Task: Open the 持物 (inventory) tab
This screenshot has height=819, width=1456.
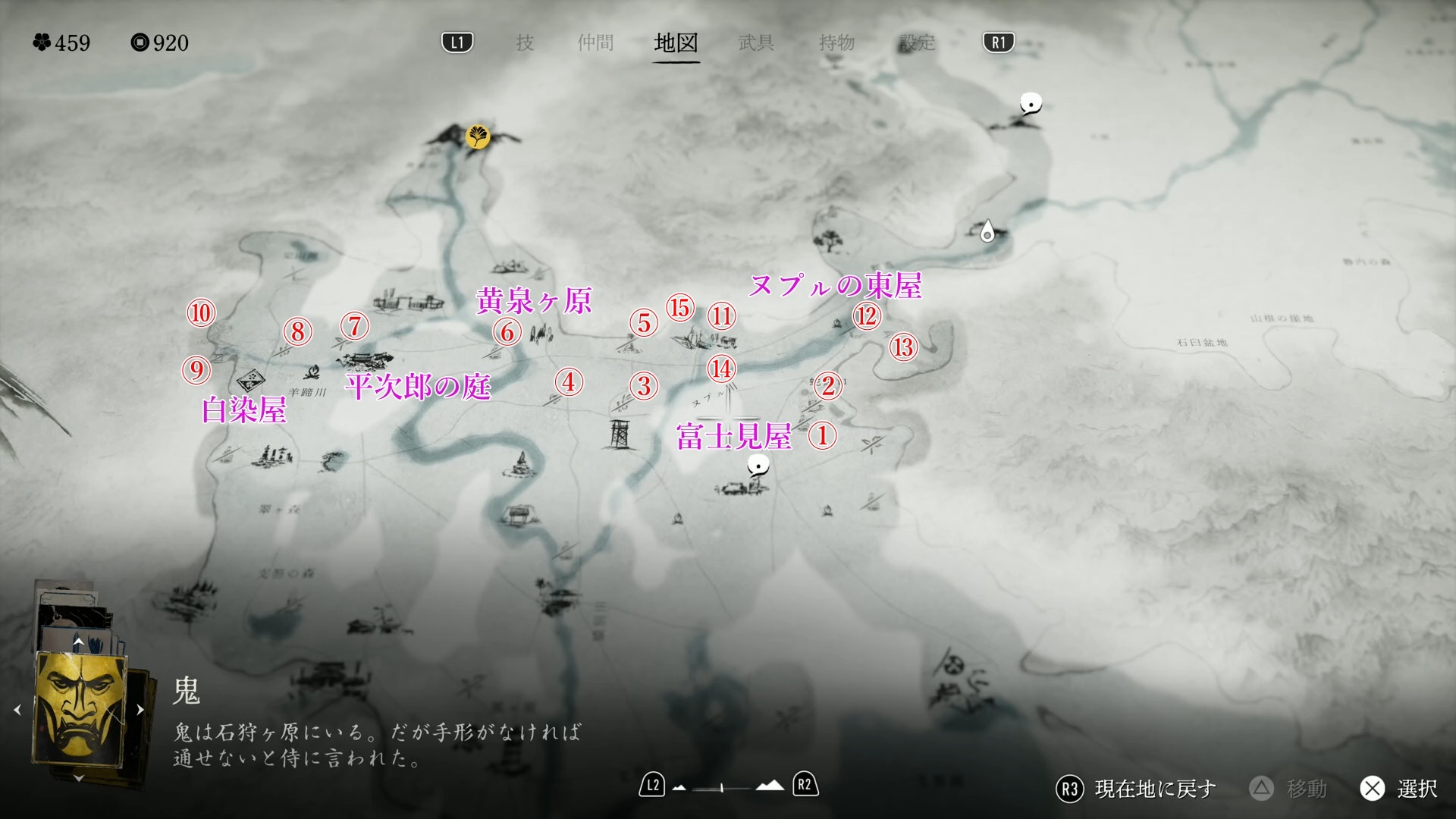Action: point(836,42)
